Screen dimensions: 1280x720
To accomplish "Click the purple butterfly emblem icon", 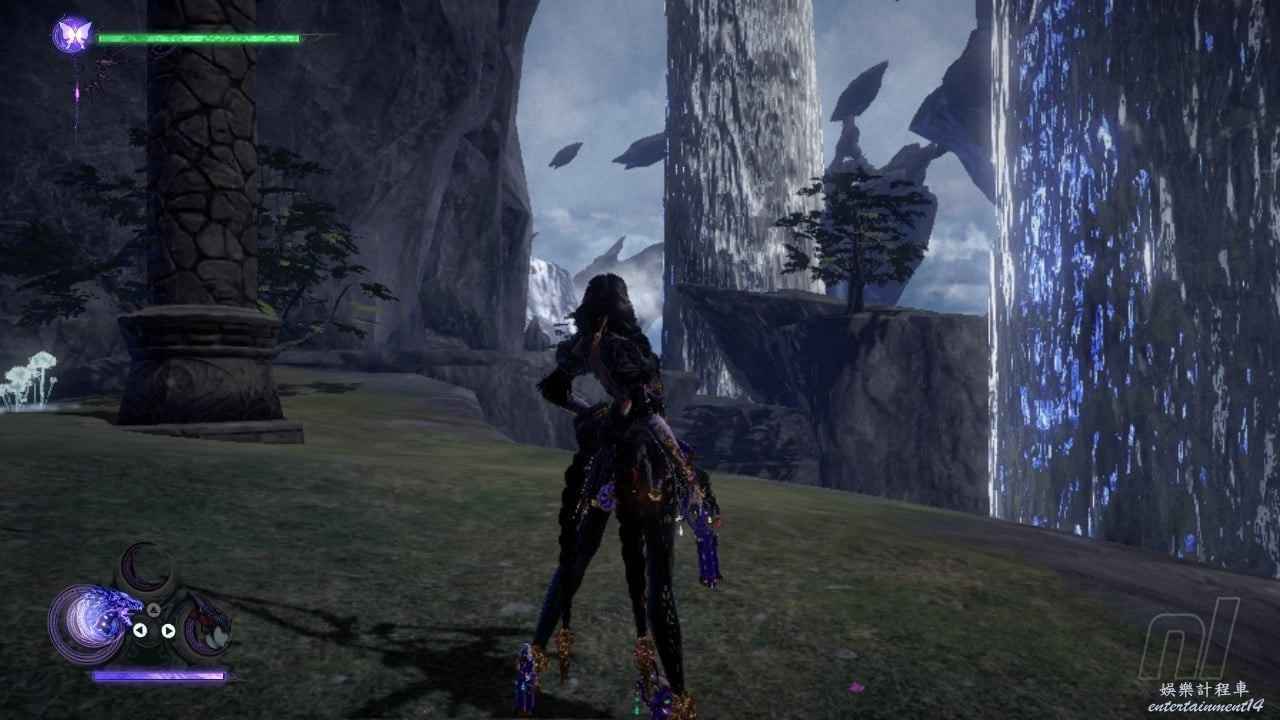I will pyautogui.click(x=71, y=36).
